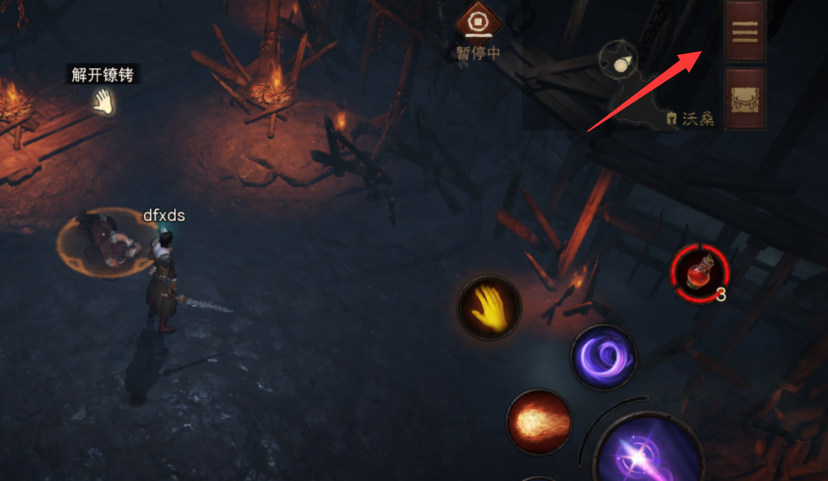Viewport: 828px width, 481px height.
Task: Trigger the large purple primary attack
Action: 640,455
